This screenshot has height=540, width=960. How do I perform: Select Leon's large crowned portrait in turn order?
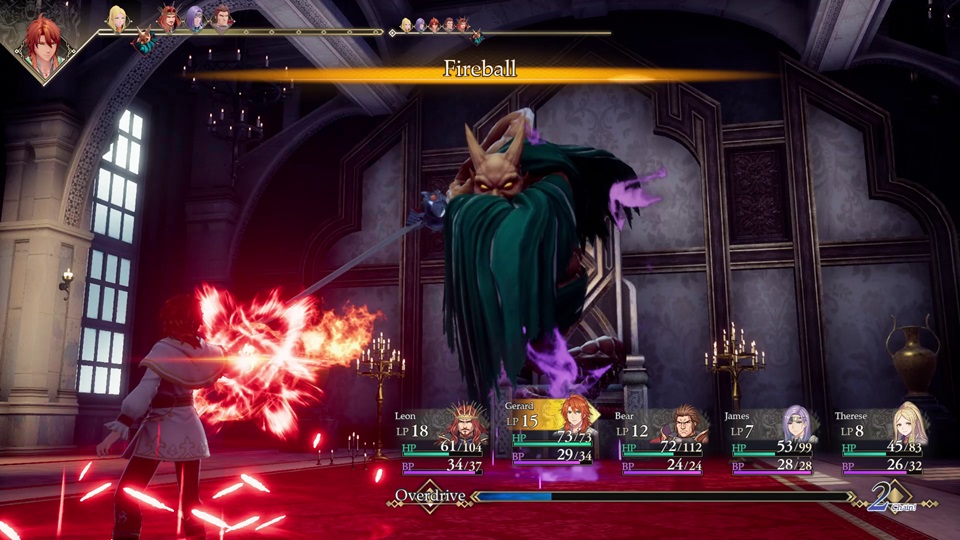[168, 17]
